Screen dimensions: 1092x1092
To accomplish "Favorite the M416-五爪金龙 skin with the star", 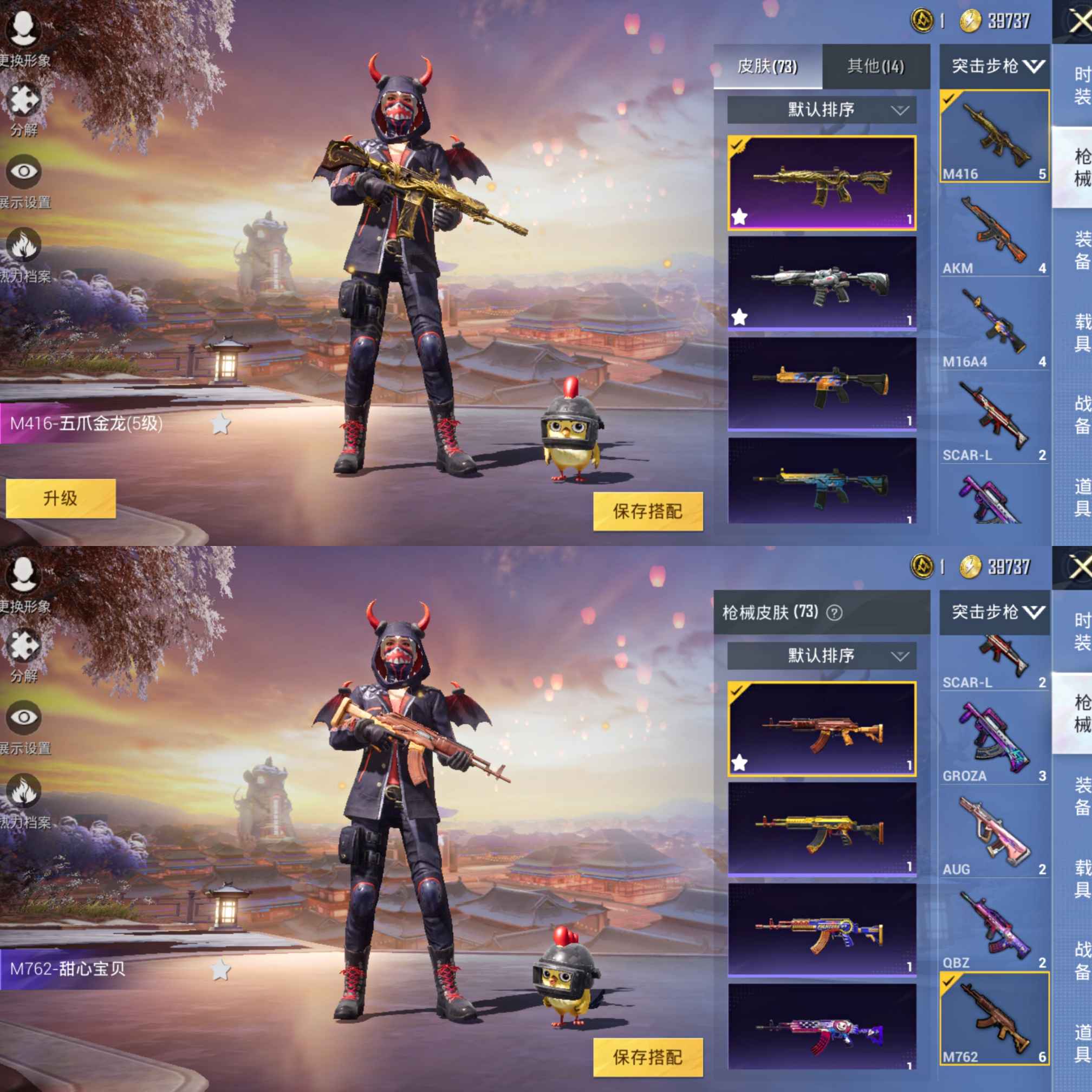I will tap(221, 424).
